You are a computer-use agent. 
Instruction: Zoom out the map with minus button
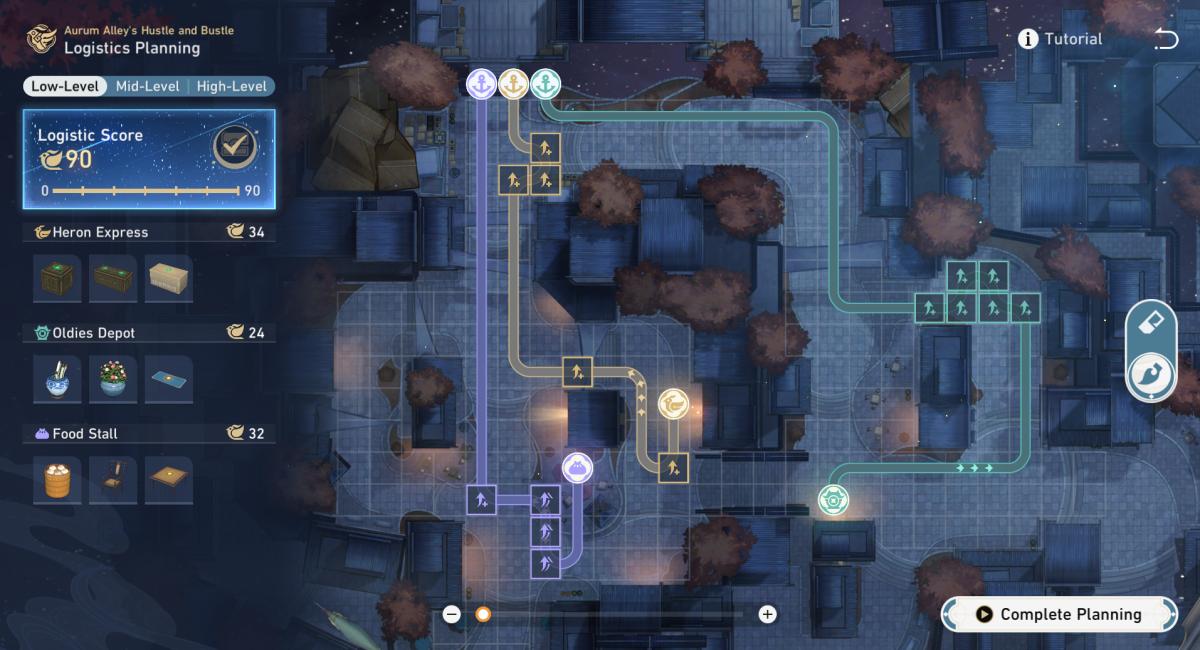tap(452, 614)
